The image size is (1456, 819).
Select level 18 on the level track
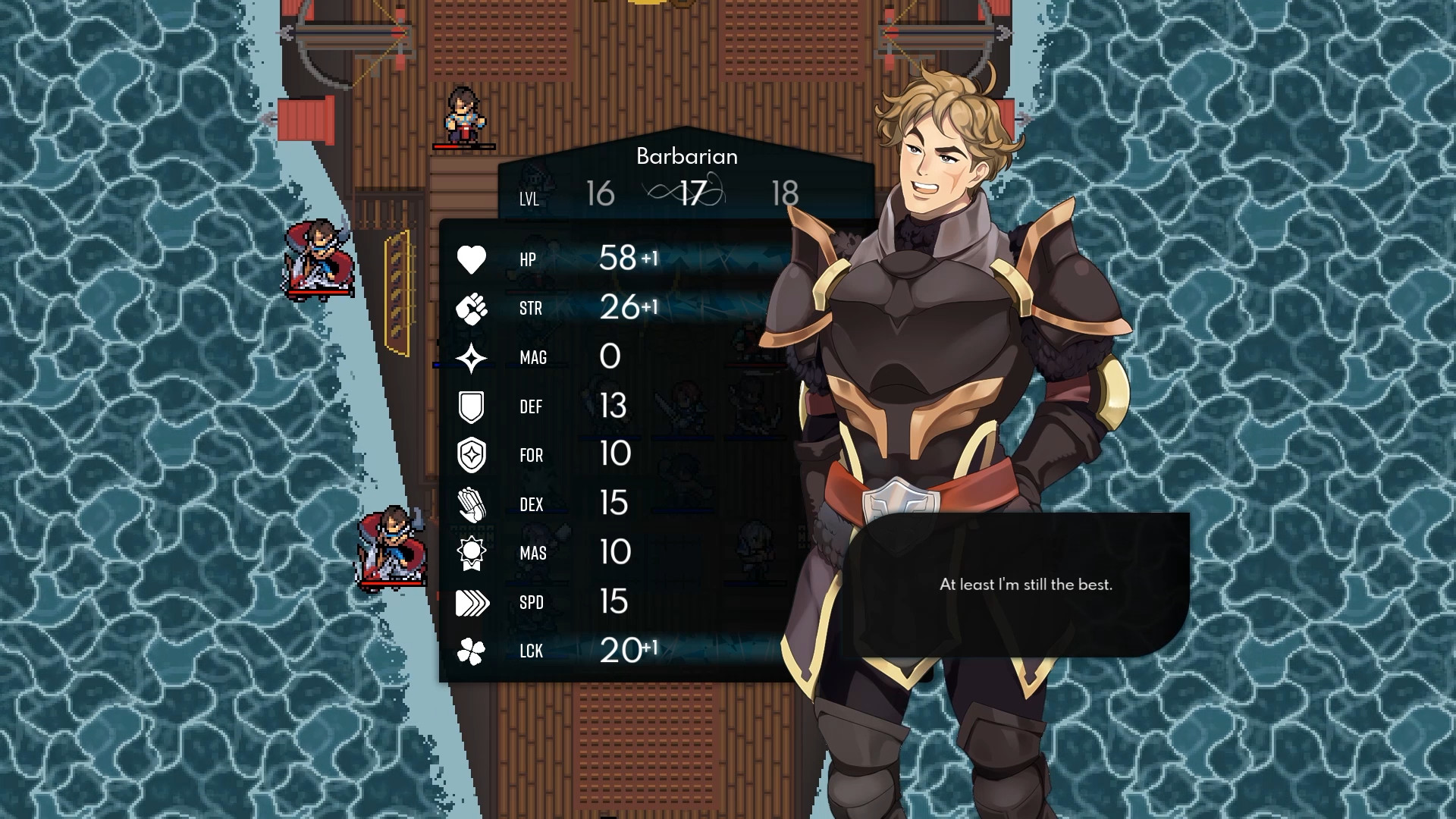tap(786, 195)
